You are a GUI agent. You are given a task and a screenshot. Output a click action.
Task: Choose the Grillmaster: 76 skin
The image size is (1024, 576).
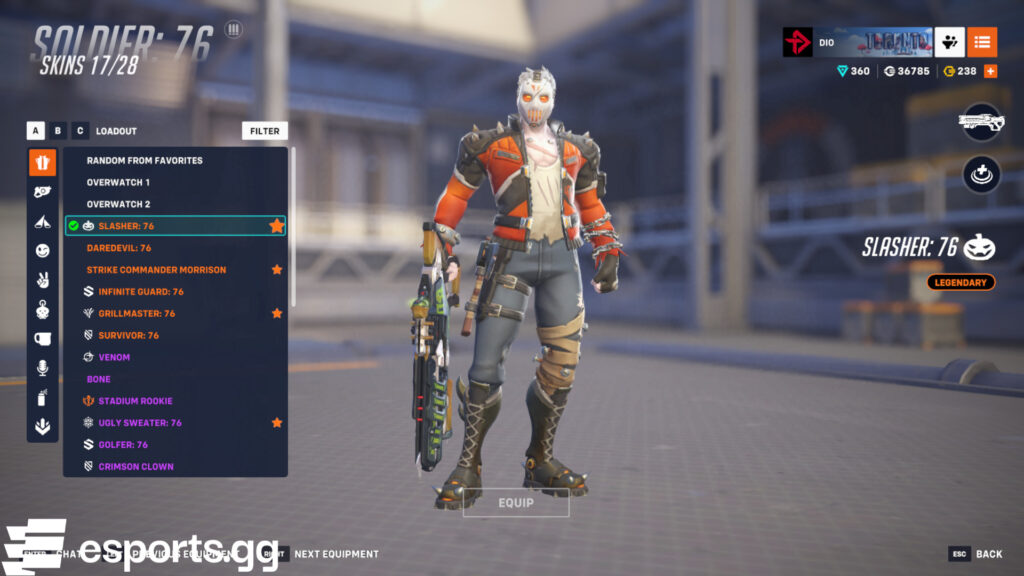136,314
